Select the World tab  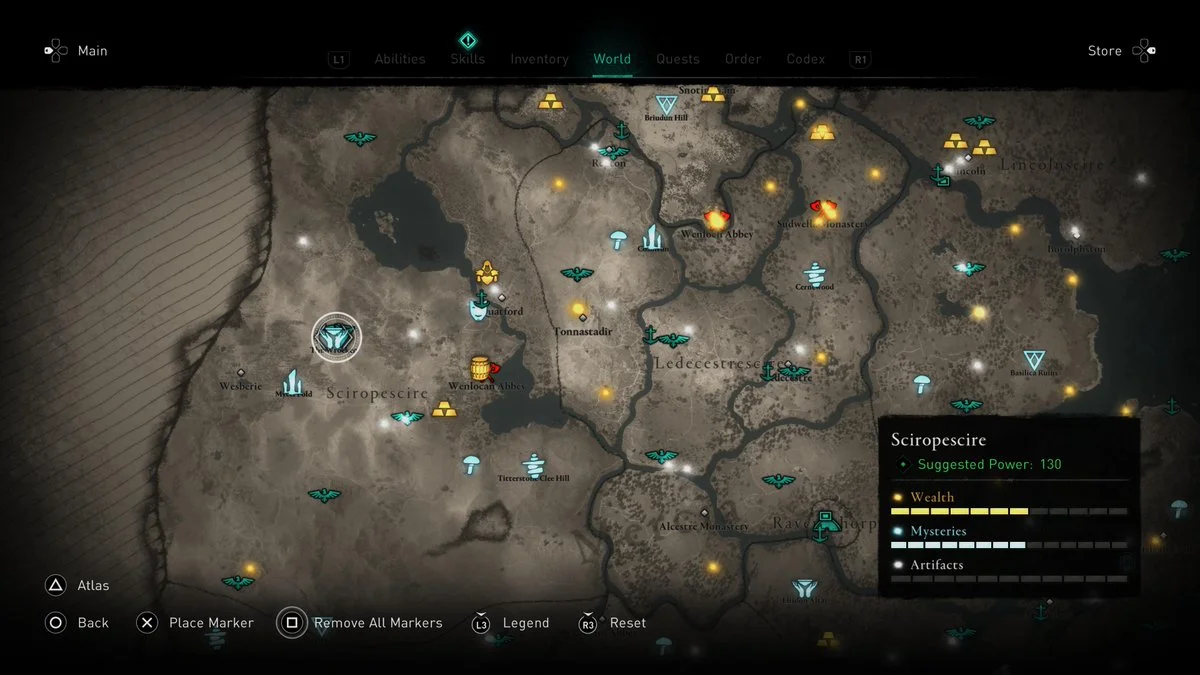pyautogui.click(x=612, y=59)
